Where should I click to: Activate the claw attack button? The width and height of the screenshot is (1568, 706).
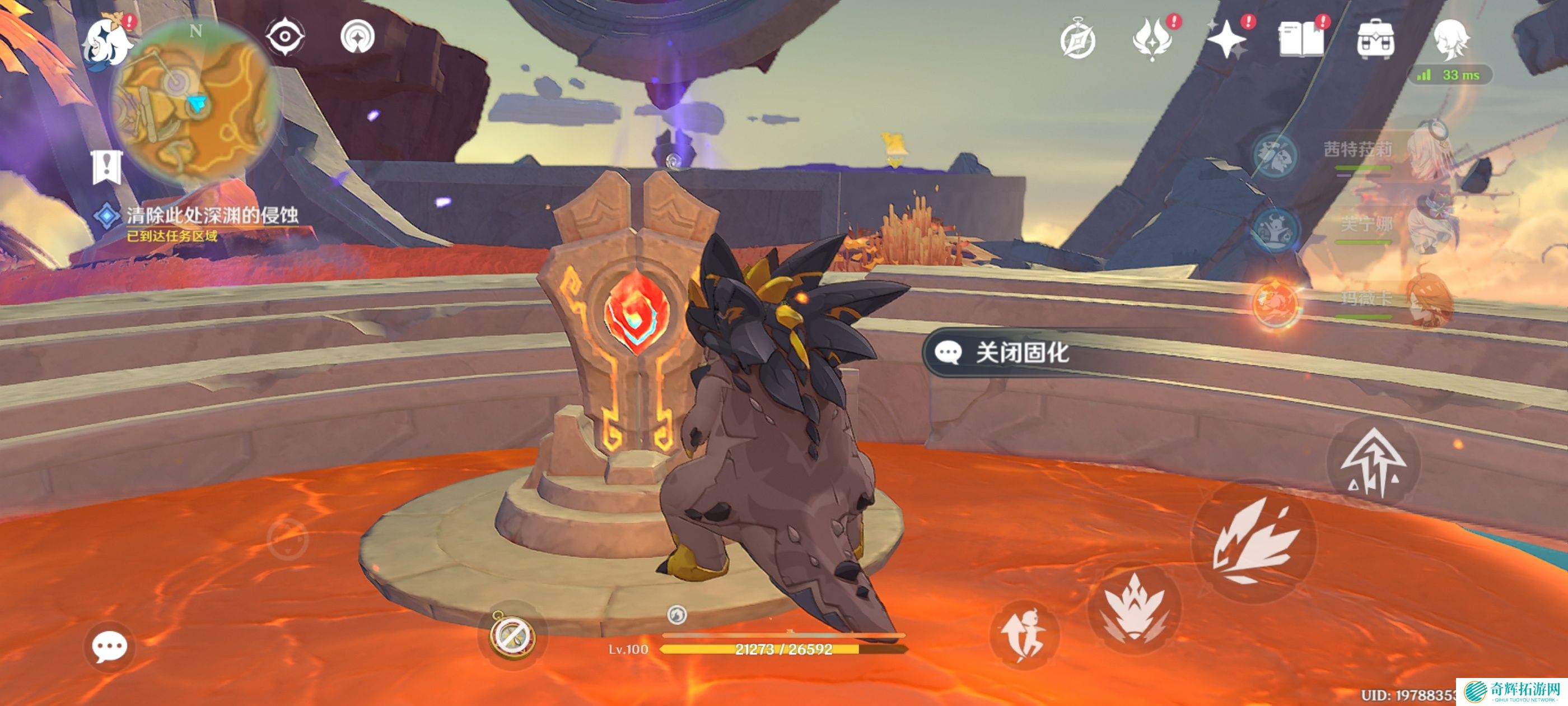pos(1254,542)
